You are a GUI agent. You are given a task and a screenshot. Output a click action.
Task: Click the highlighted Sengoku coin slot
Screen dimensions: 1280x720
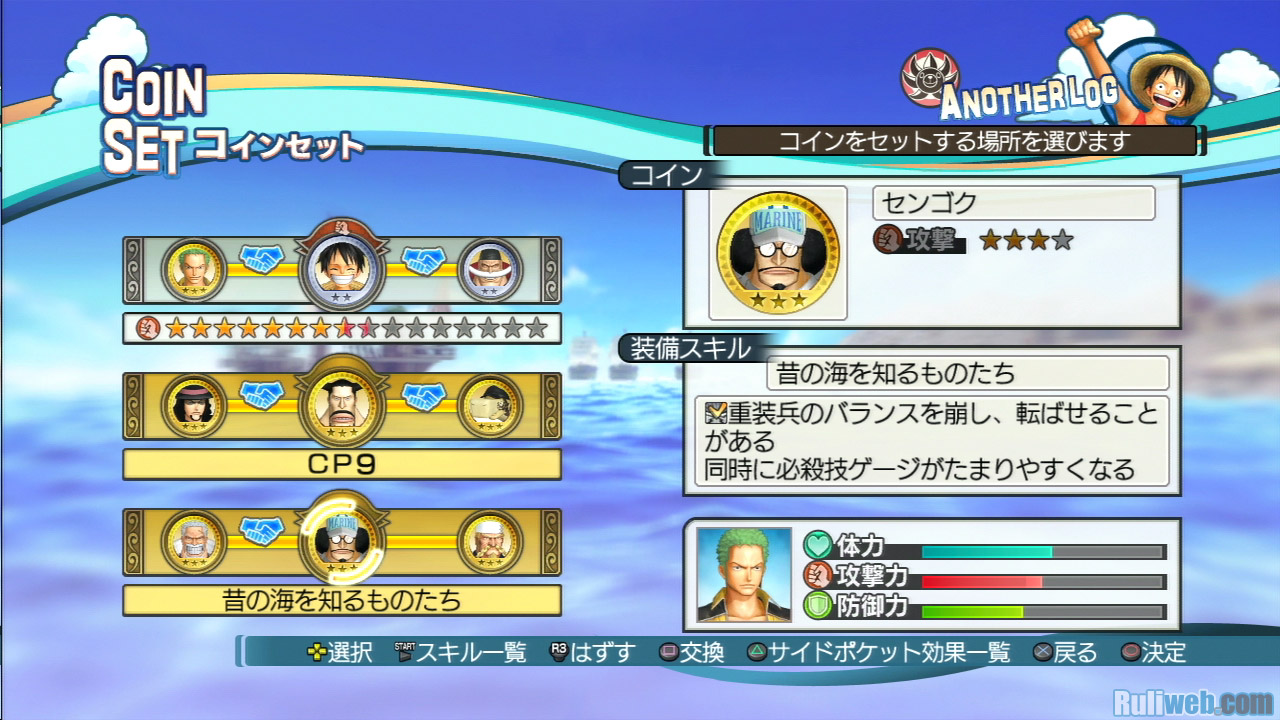340,542
